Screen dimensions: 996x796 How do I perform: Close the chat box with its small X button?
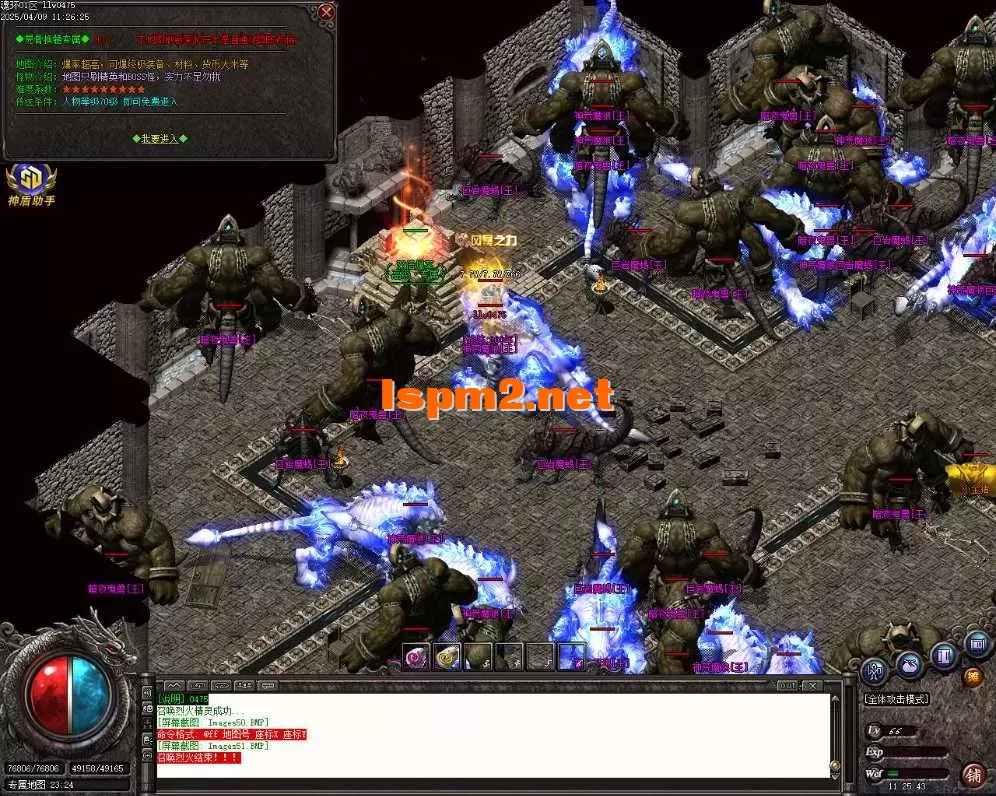[x=814, y=685]
